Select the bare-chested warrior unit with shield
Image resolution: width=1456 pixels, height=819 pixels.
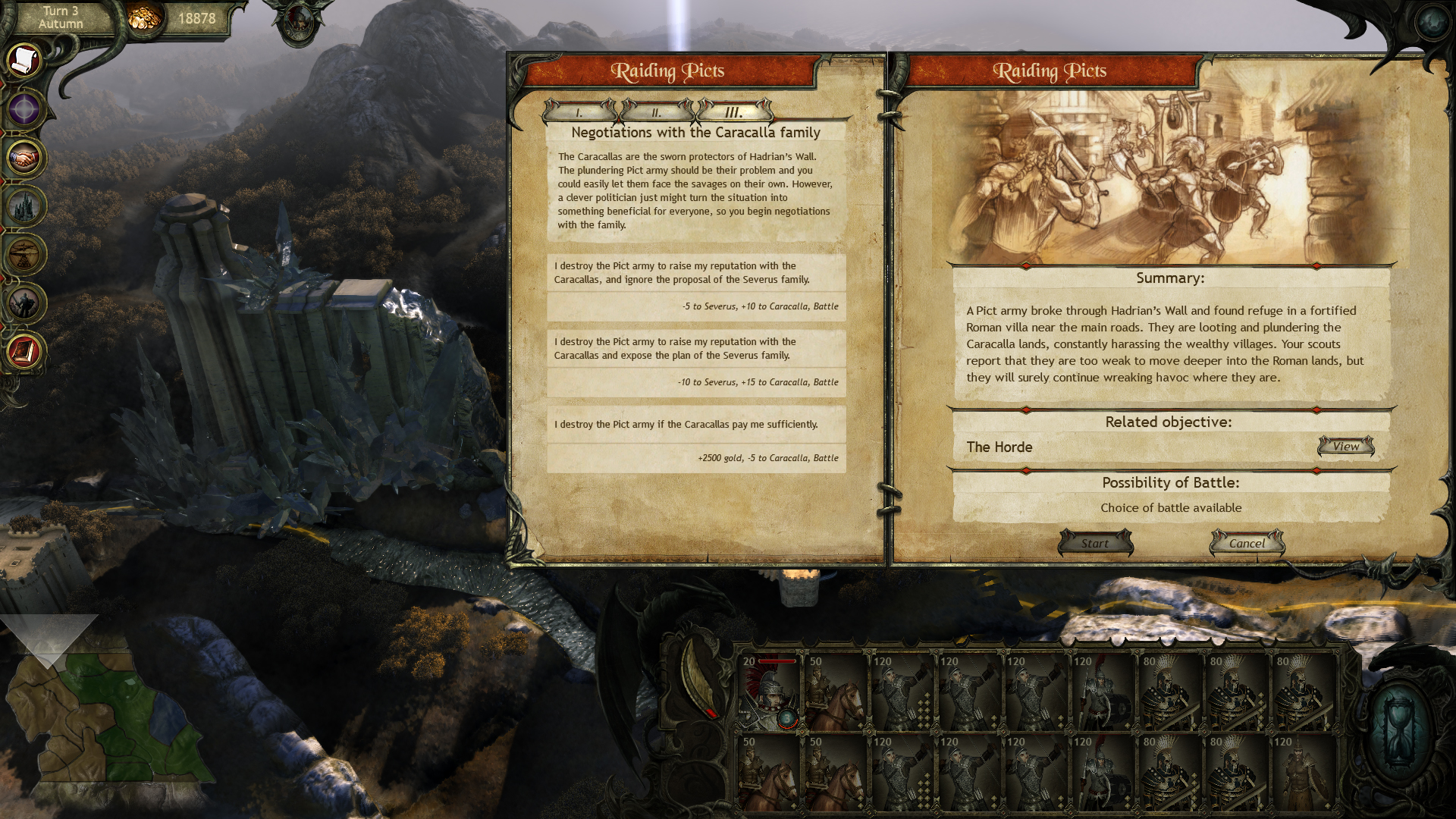pos(1304,772)
